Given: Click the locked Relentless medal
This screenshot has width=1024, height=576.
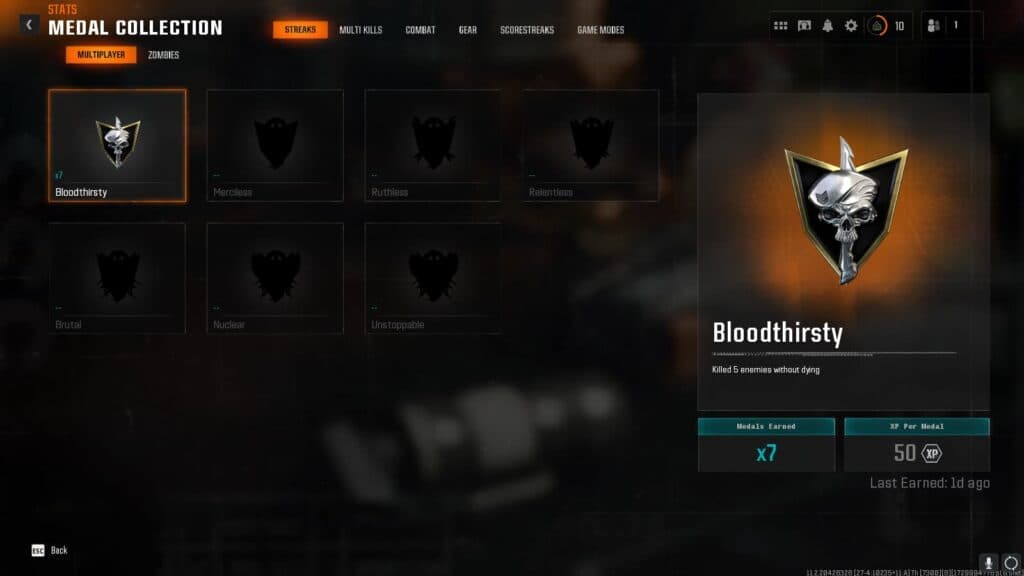Looking at the screenshot, I should click(591, 145).
